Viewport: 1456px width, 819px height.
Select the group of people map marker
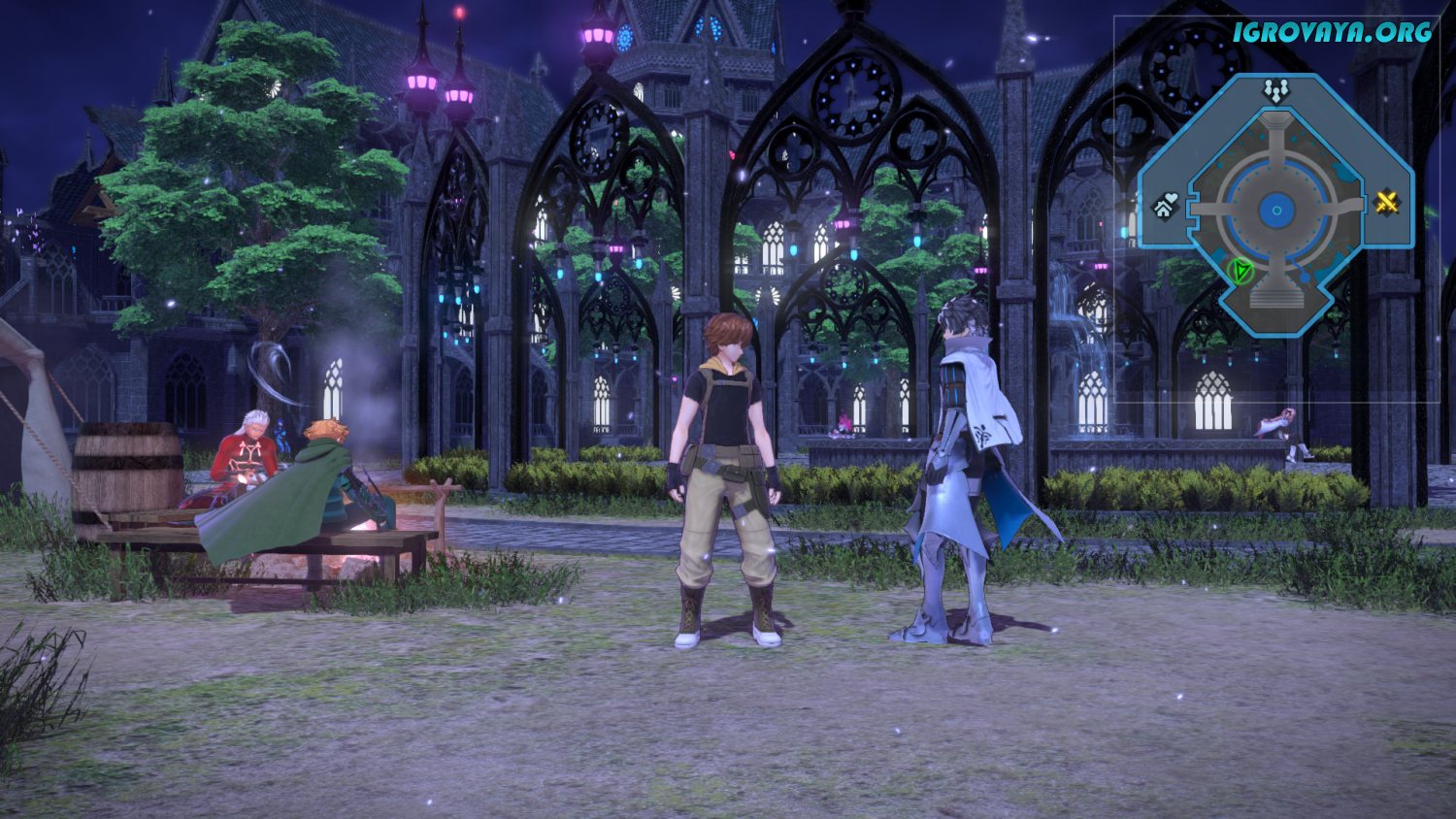pos(1275,91)
